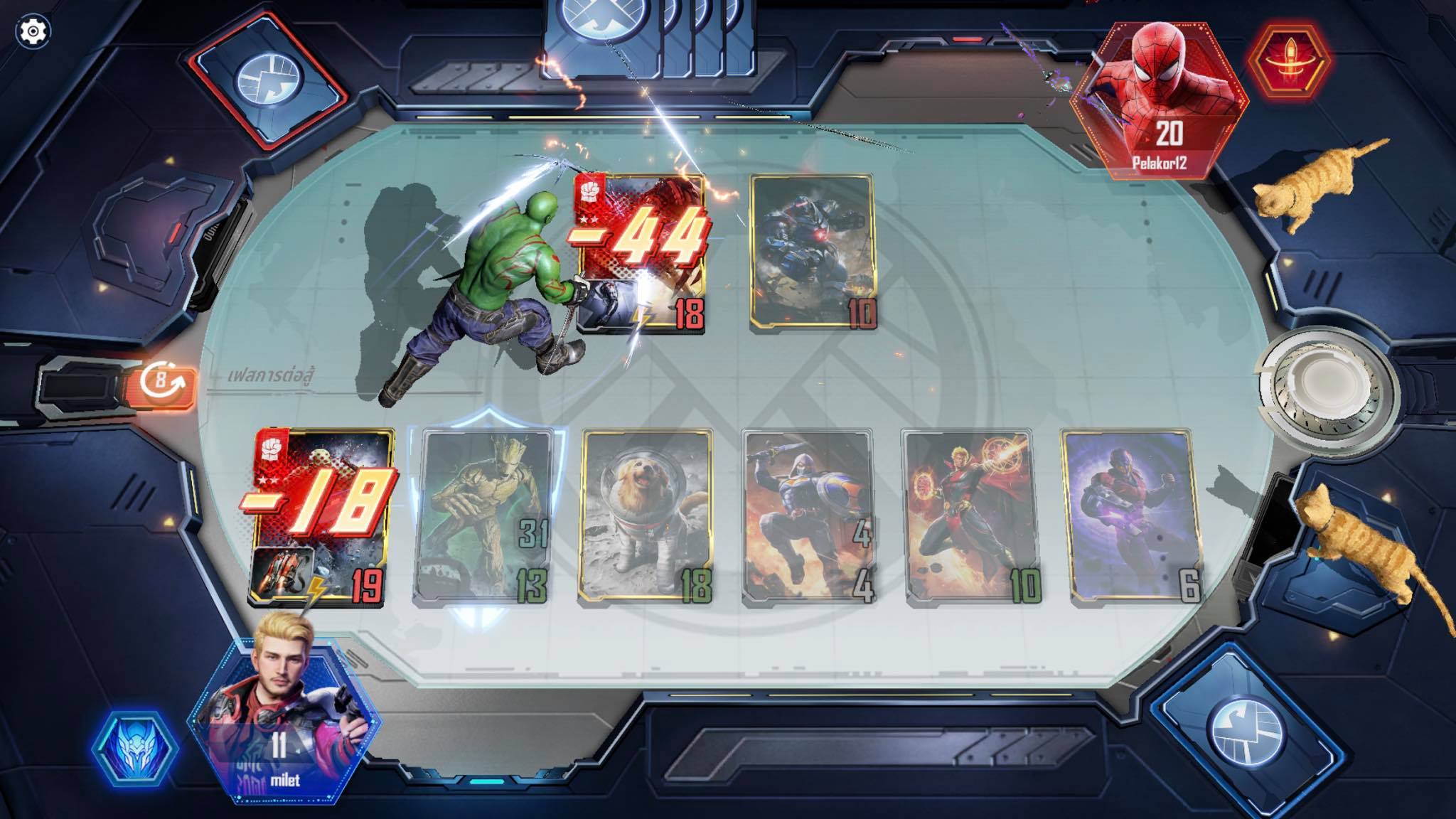The image size is (1456, 819).
Task: Open the gear settings menu
Action: [x=33, y=31]
